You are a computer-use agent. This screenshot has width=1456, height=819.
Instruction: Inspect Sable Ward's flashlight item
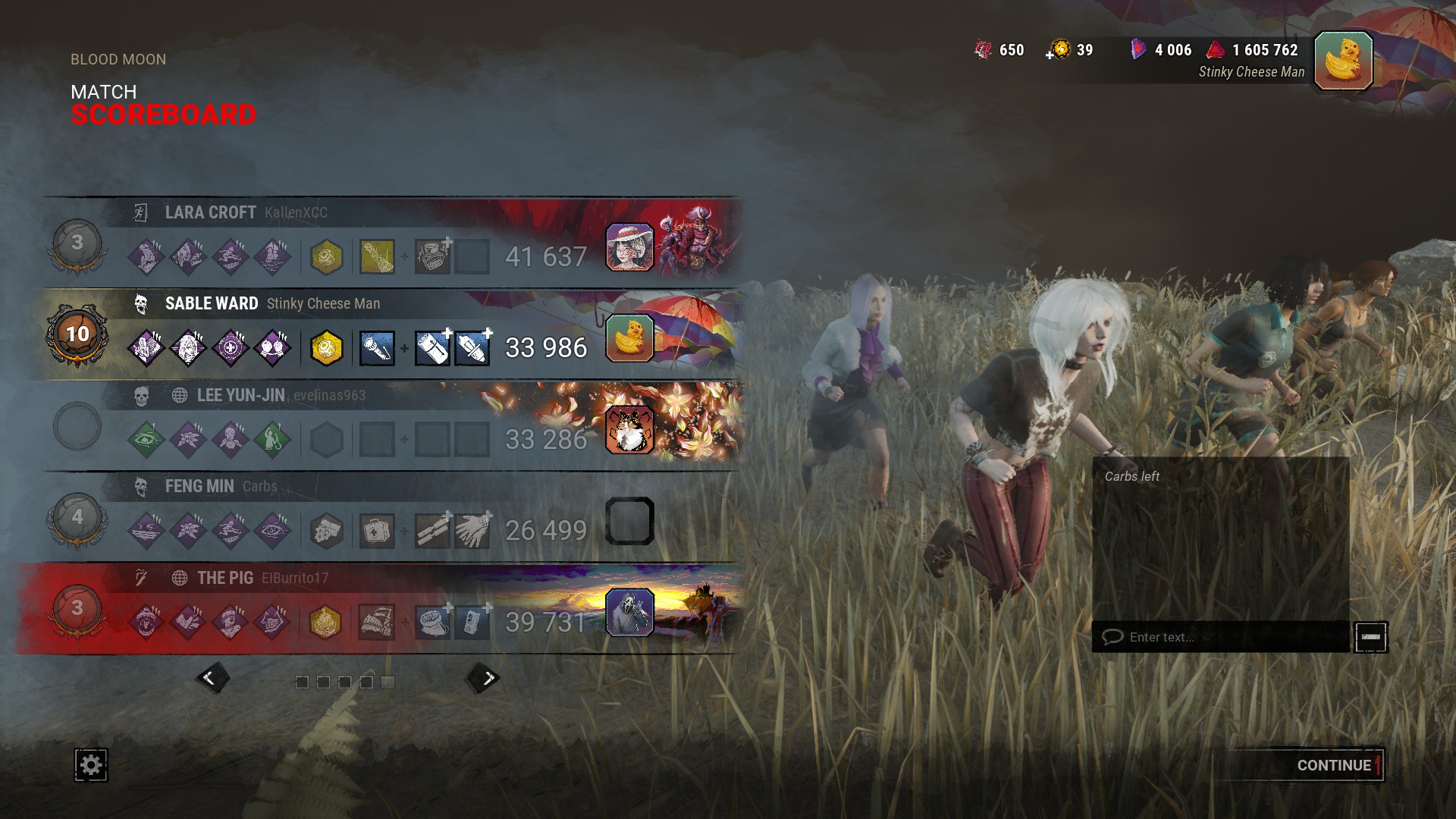[377, 349]
